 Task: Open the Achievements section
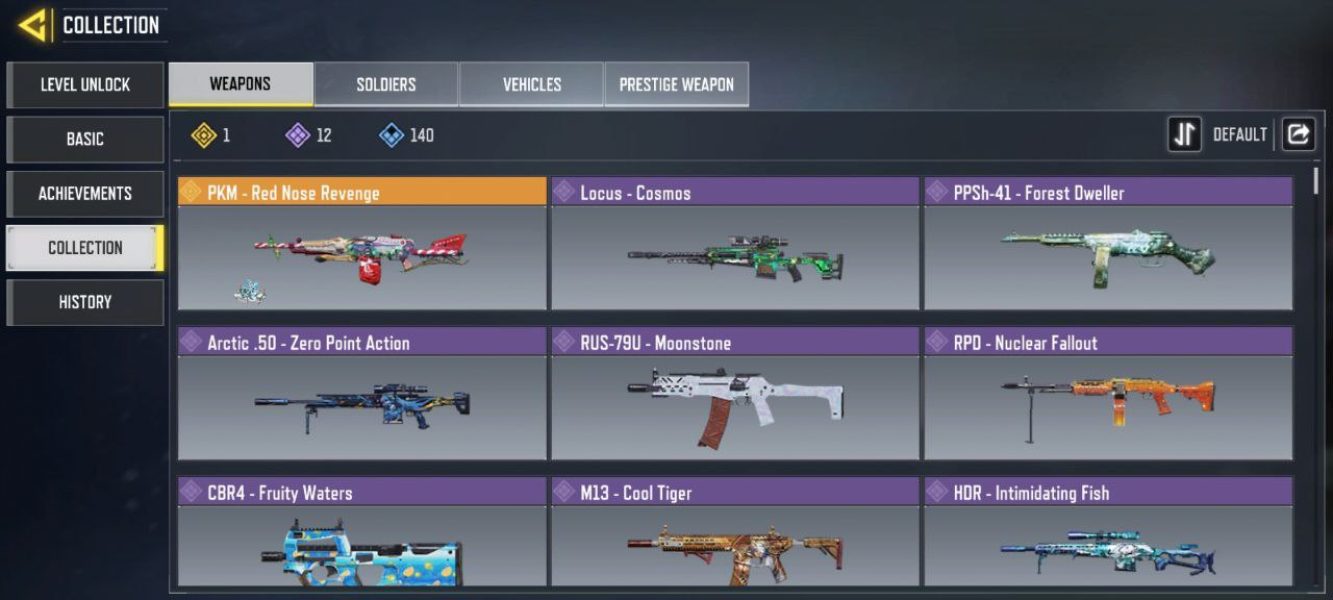click(85, 193)
